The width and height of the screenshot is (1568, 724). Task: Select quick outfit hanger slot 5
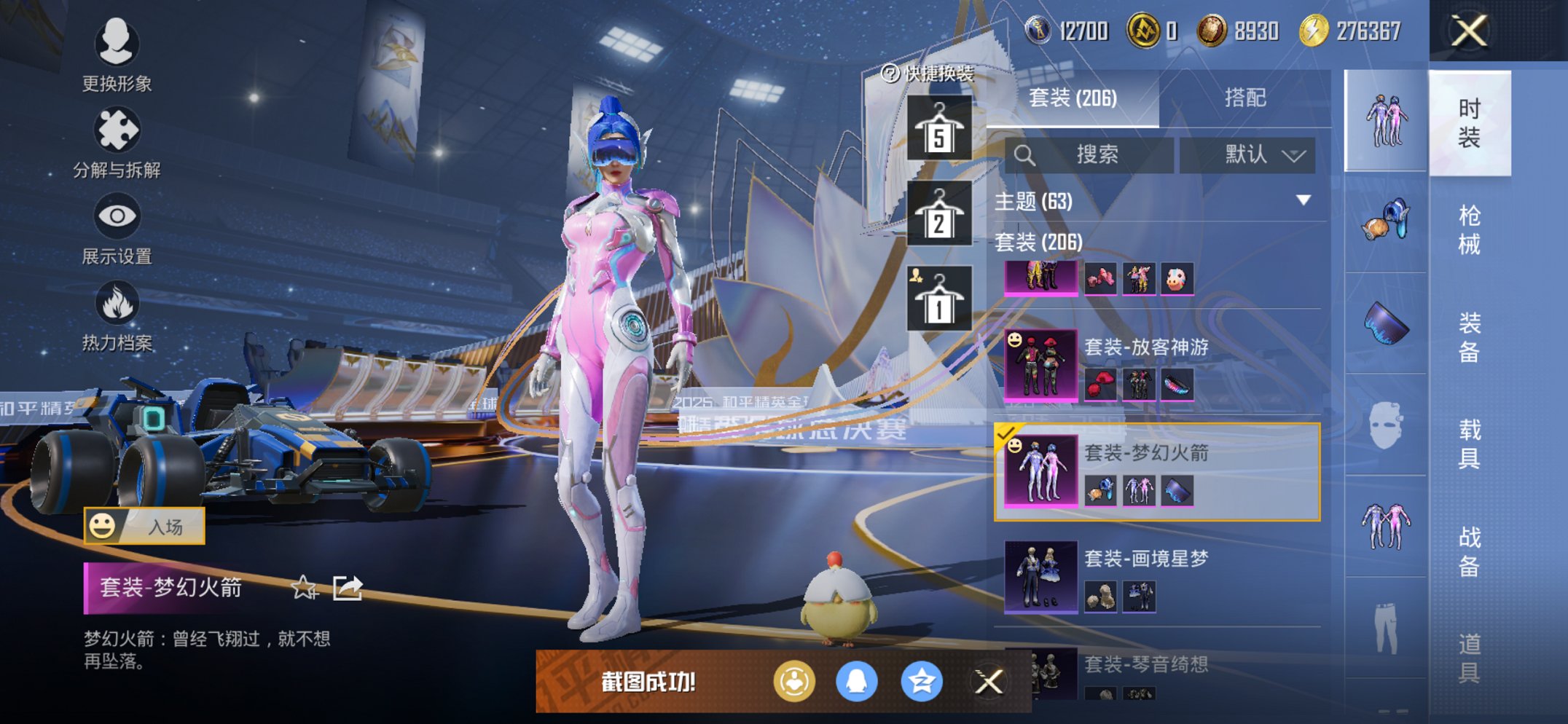[939, 129]
